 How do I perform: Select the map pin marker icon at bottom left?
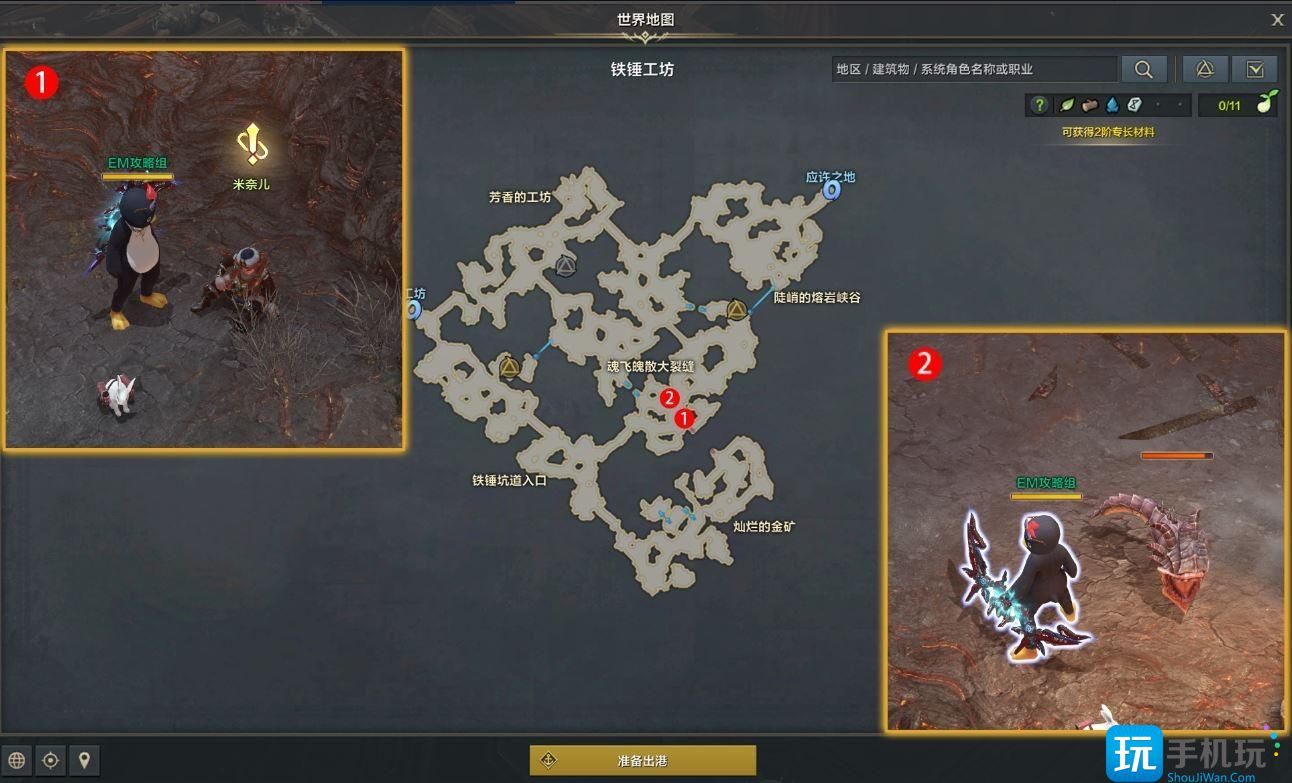point(85,760)
